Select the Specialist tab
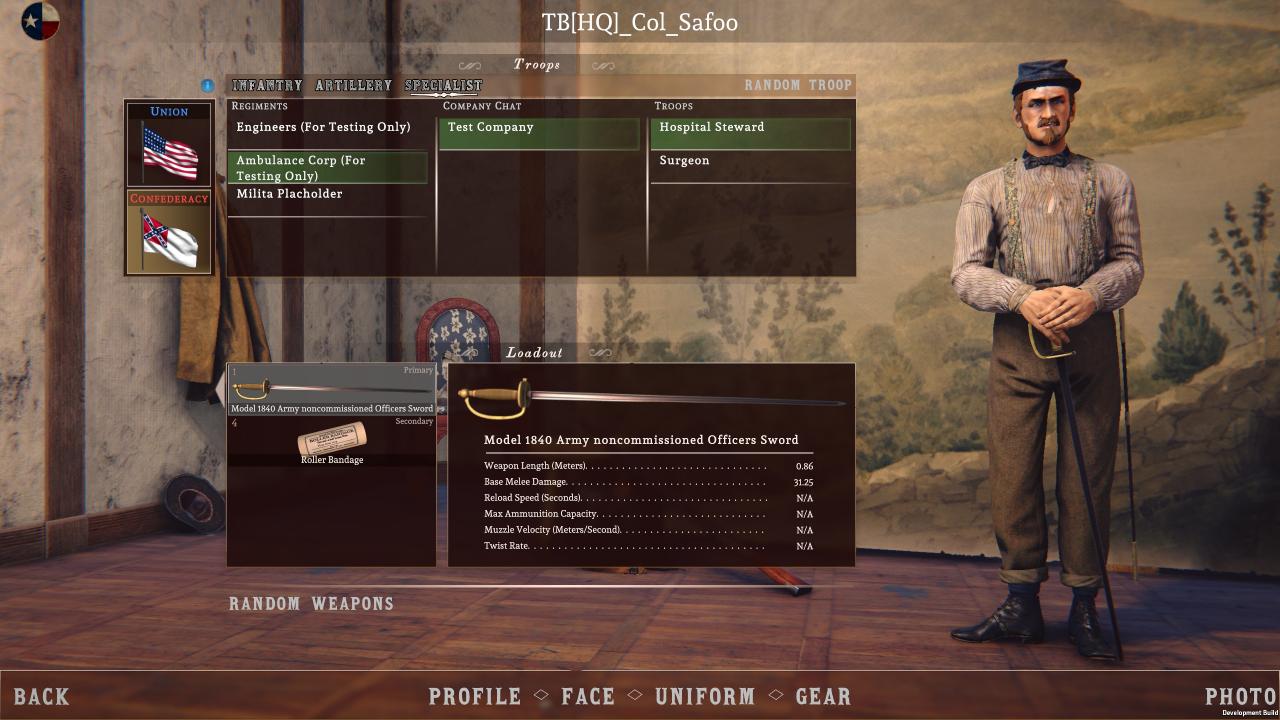 pyautogui.click(x=443, y=86)
